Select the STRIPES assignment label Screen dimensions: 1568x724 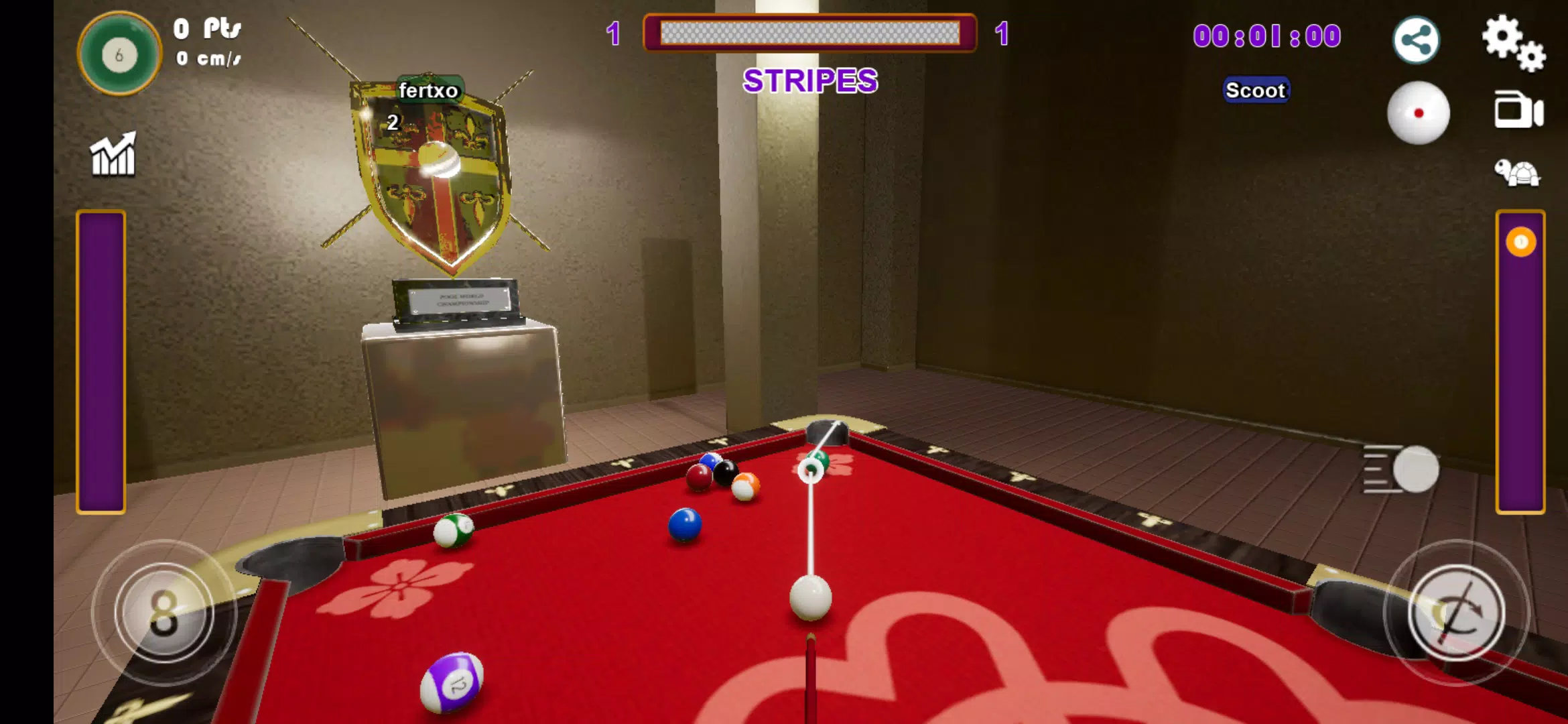(811, 82)
